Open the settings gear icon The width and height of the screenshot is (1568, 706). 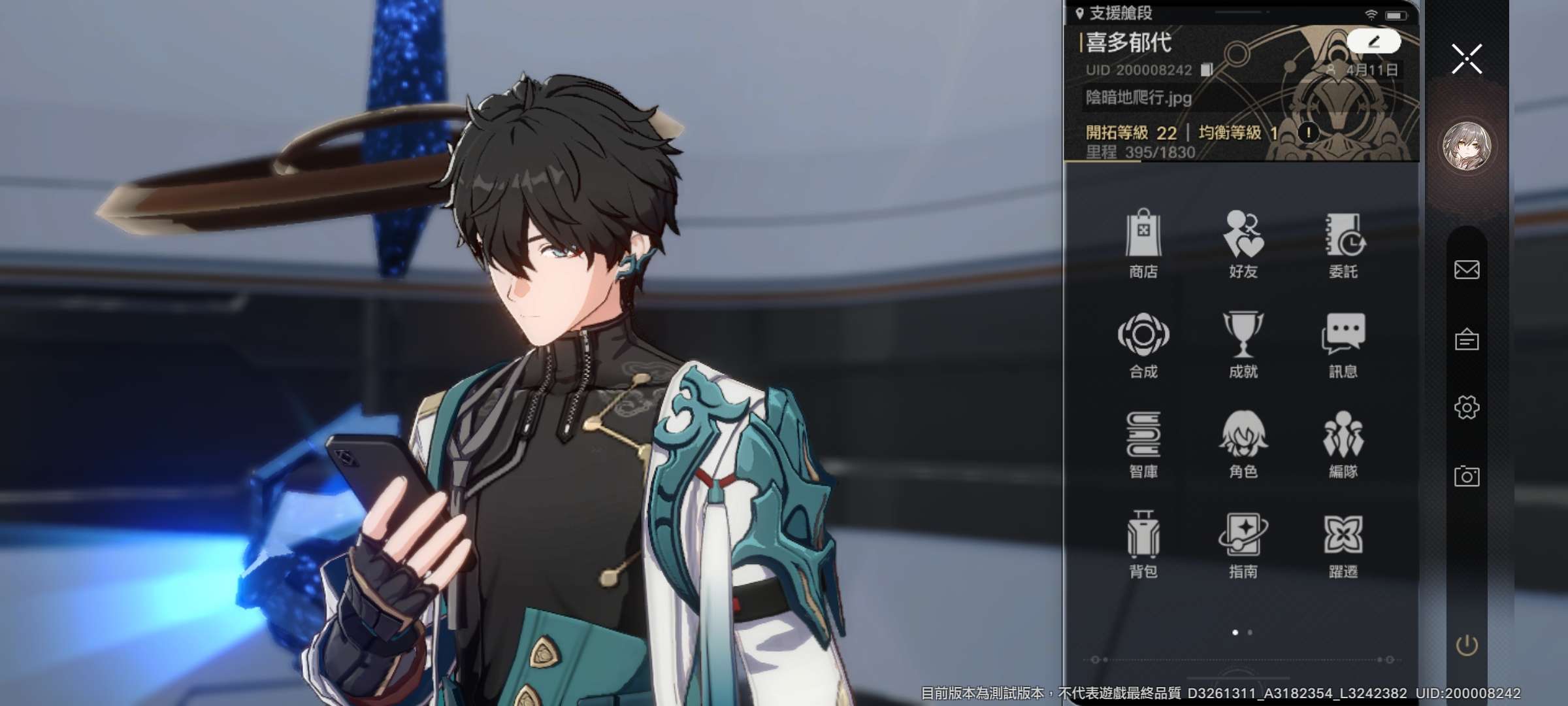1467,408
